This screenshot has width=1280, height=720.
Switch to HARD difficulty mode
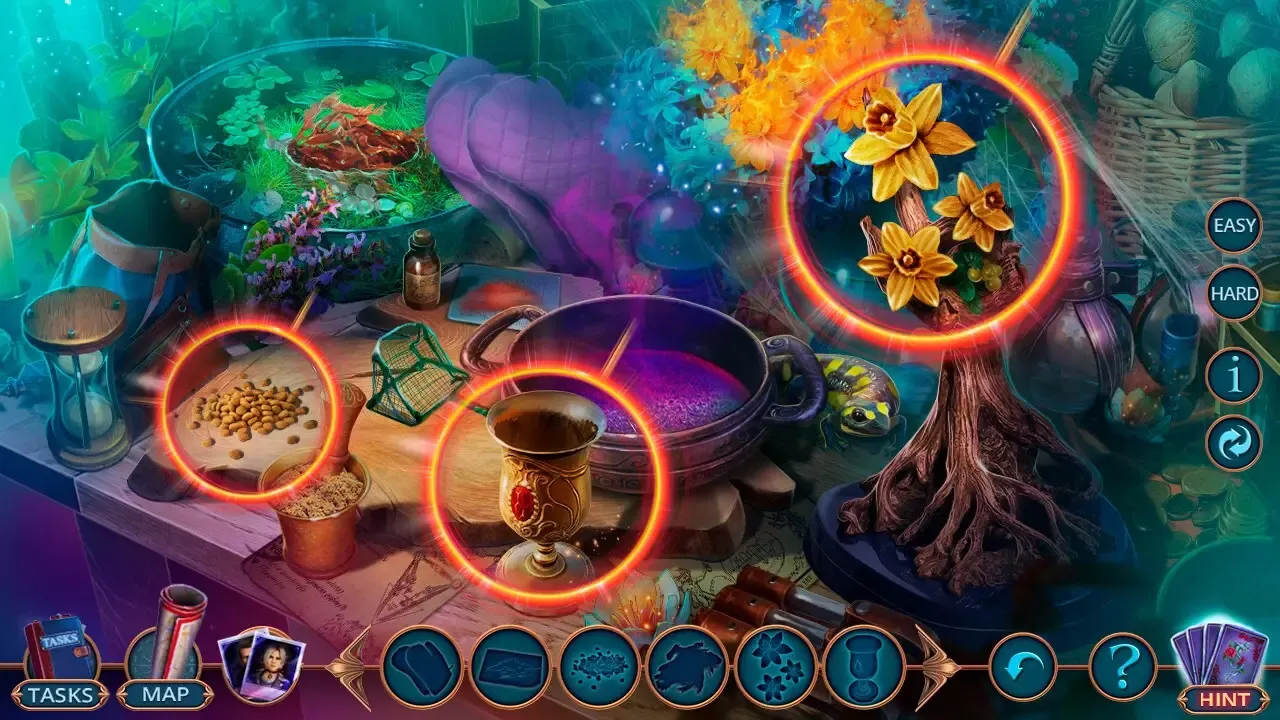tap(1233, 295)
